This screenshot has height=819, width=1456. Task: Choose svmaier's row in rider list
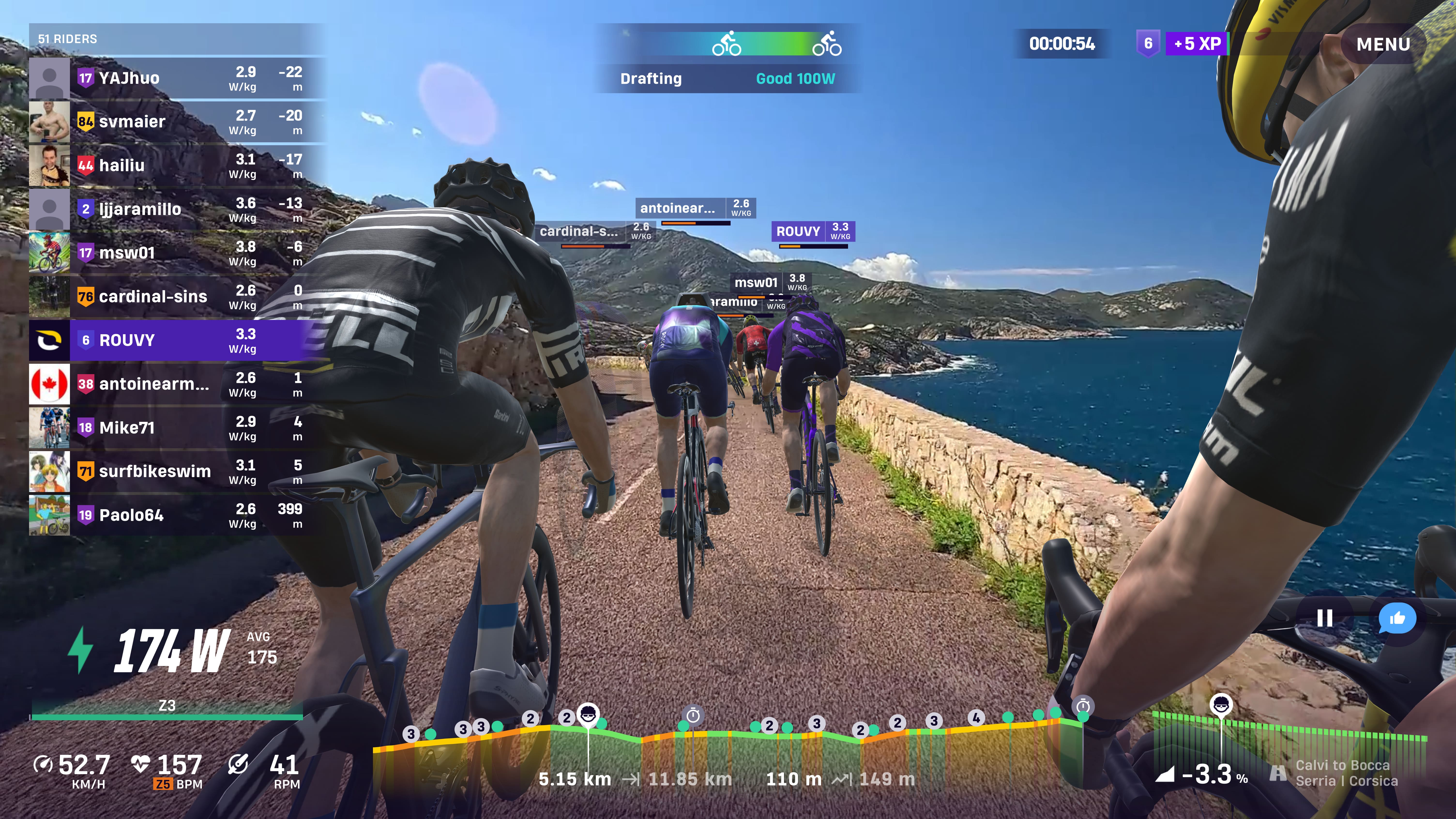pos(175,121)
